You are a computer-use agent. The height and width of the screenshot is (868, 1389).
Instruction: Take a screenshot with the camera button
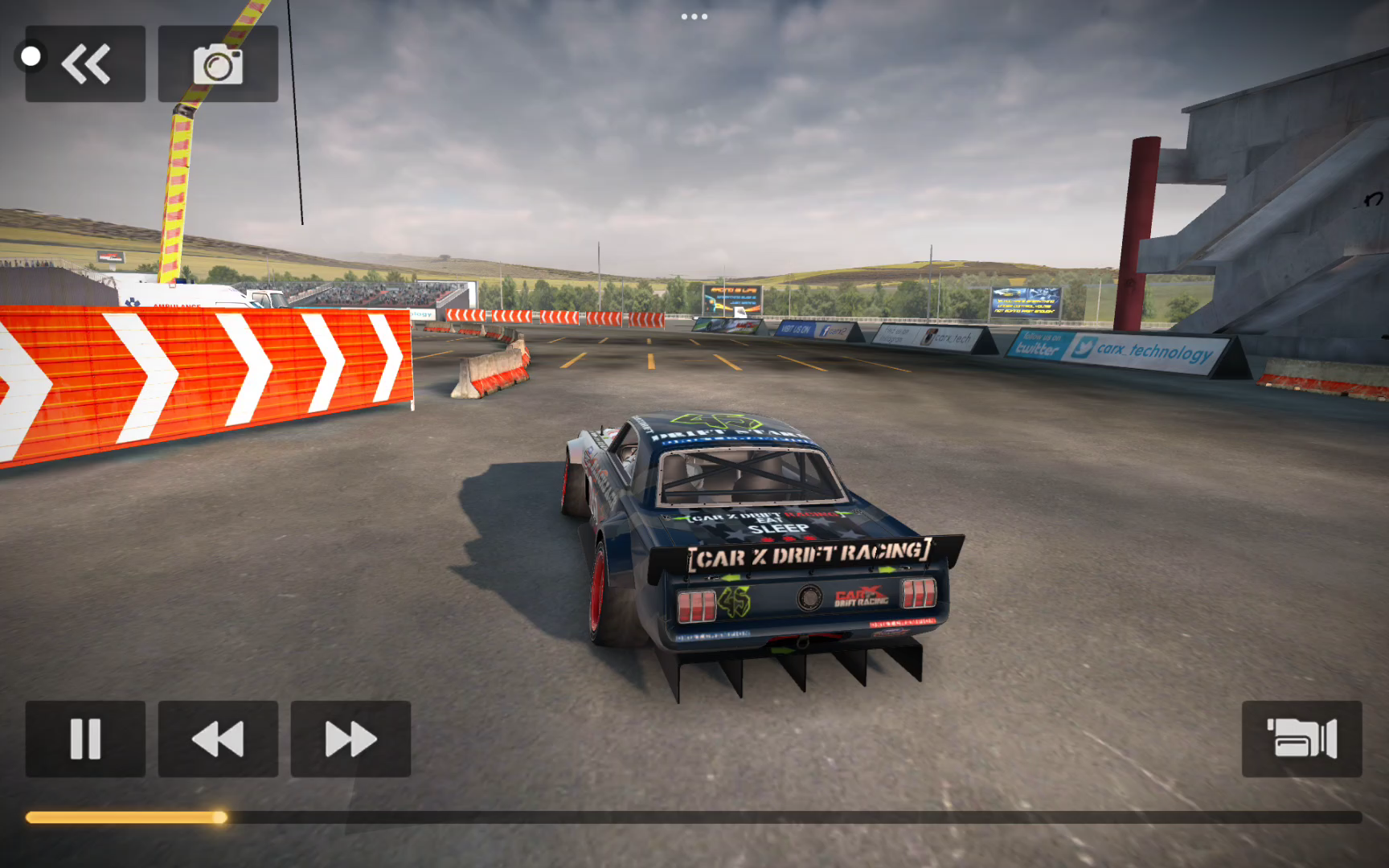[x=218, y=63]
